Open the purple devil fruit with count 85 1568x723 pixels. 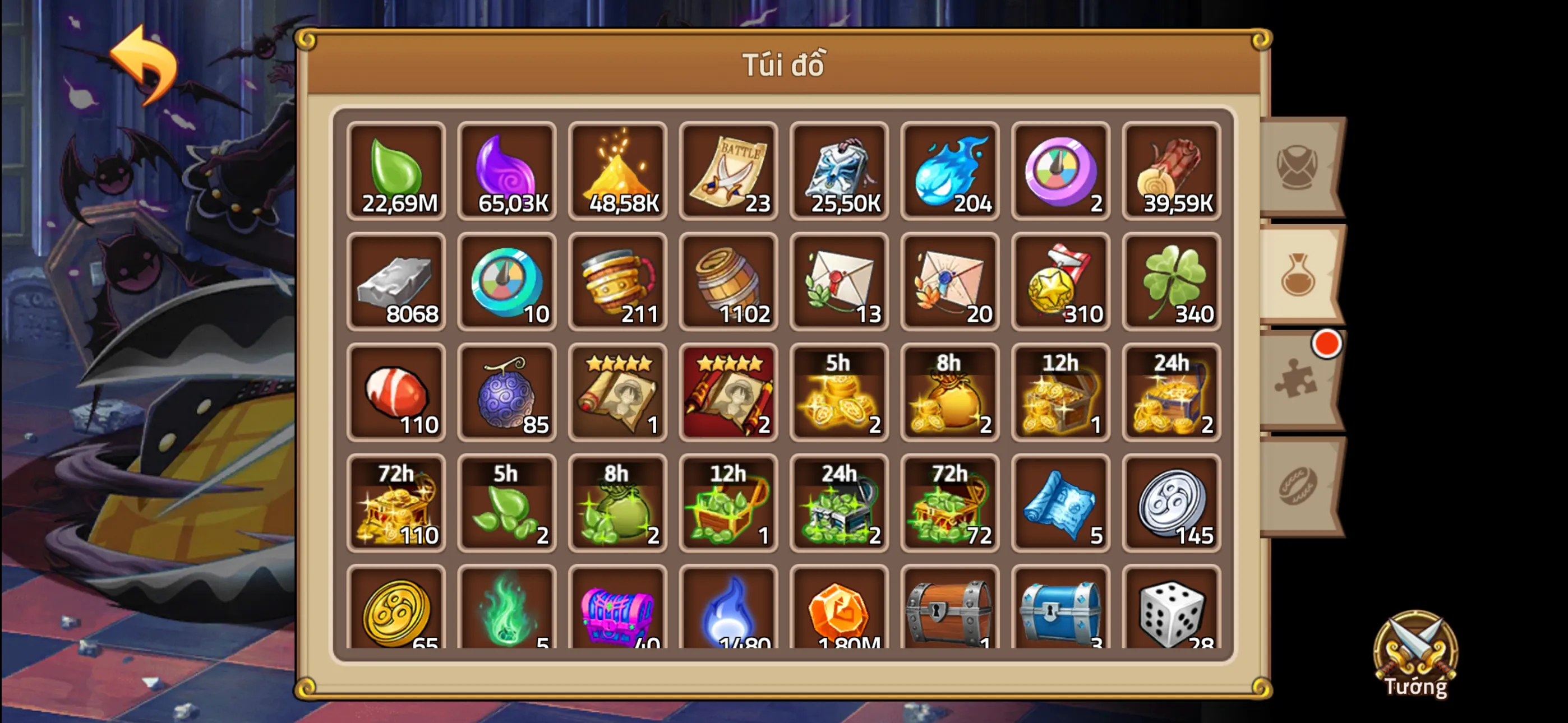point(507,393)
